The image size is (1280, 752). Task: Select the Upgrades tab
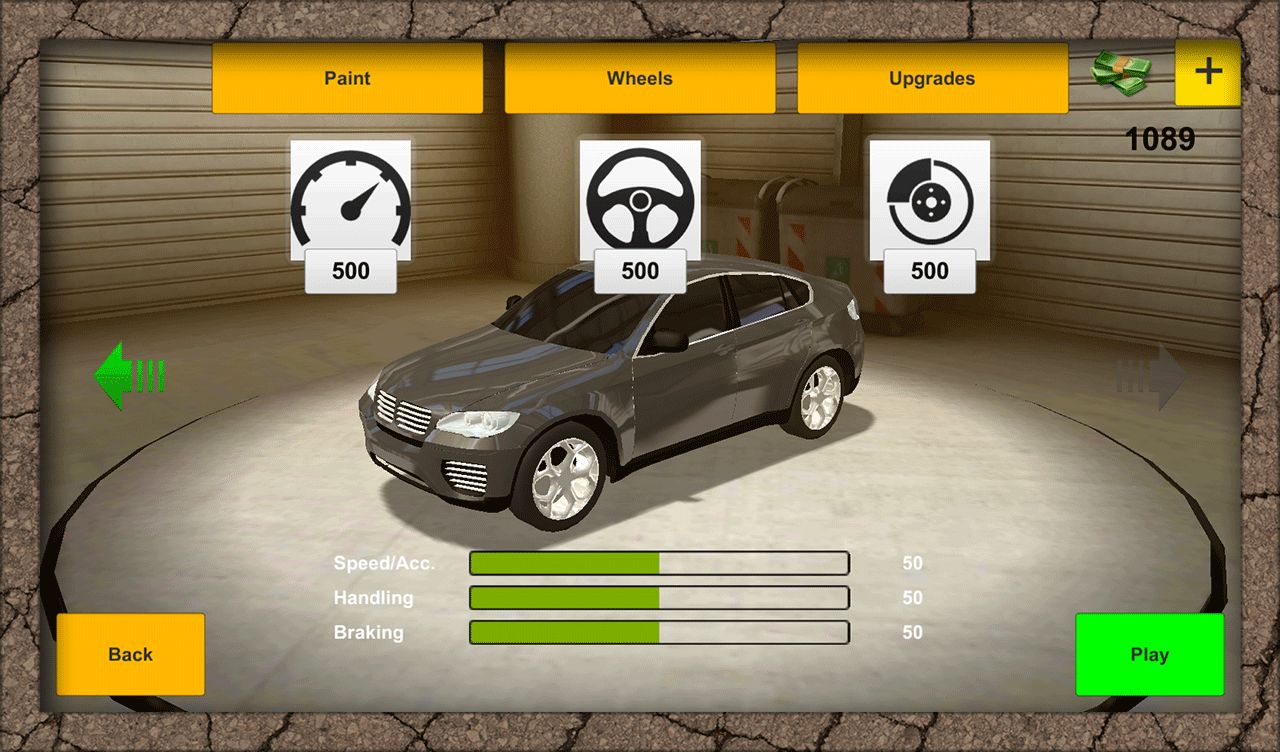(x=932, y=78)
